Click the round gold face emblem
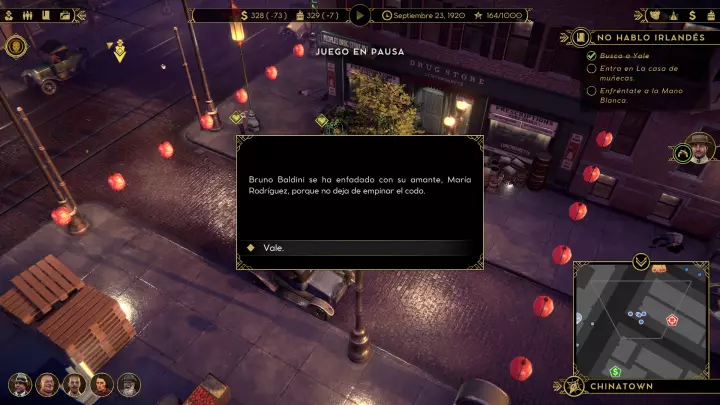 pyautogui.click(x=15, y=45)
